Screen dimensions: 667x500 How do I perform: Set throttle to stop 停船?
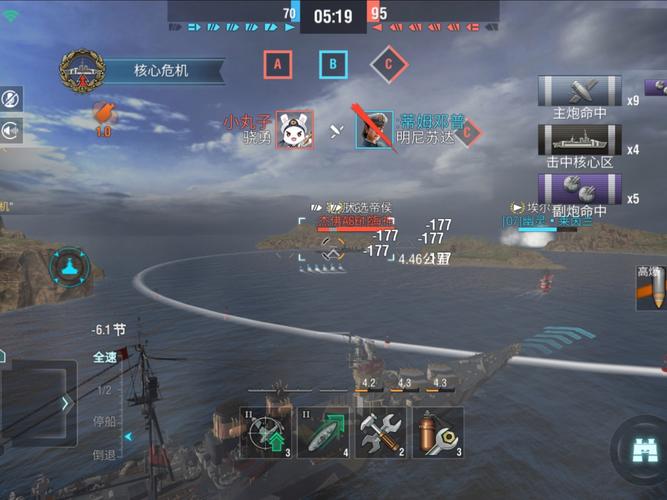point(104,421)
